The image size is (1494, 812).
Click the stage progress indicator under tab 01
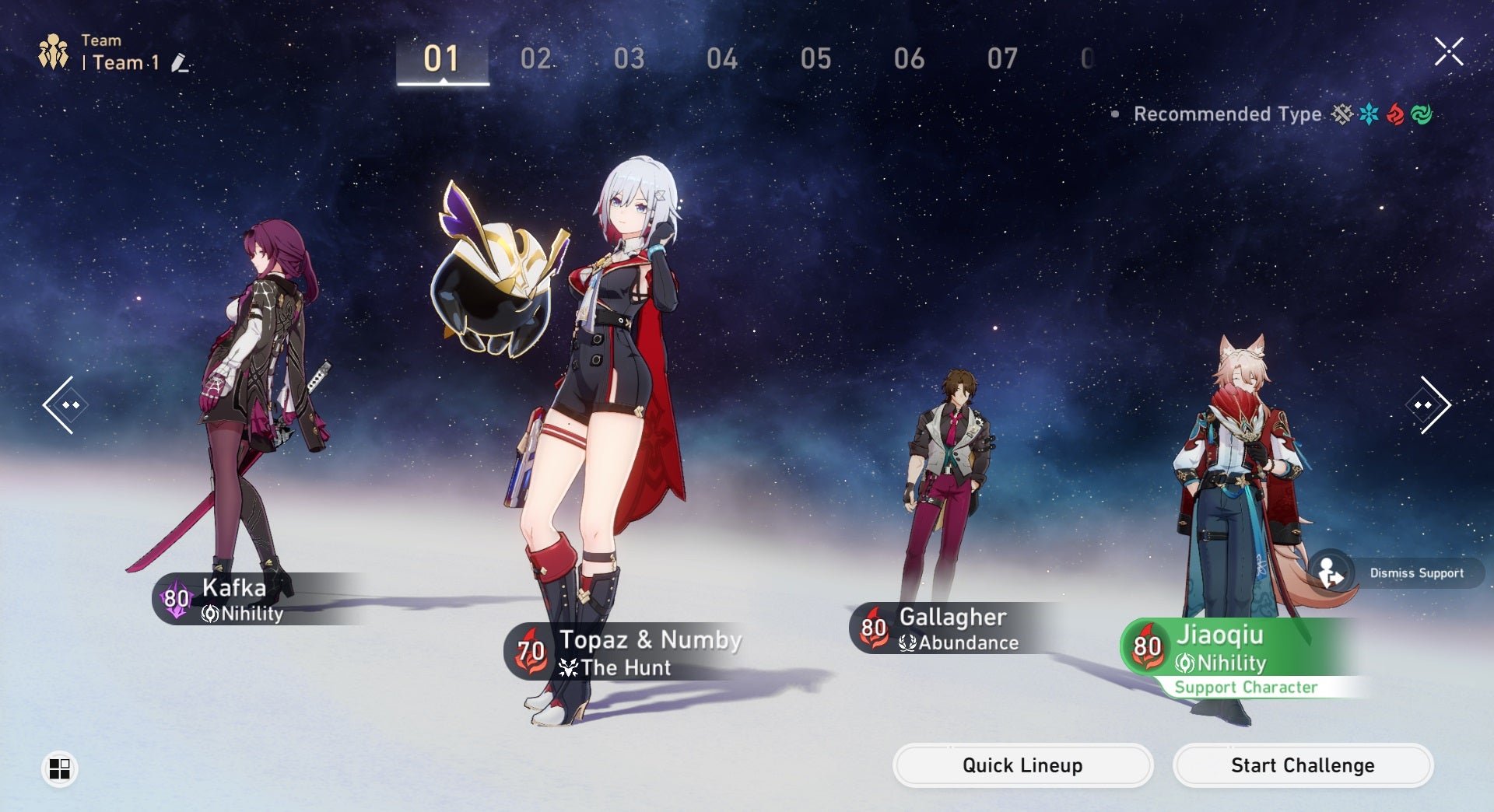coord(443,81)
